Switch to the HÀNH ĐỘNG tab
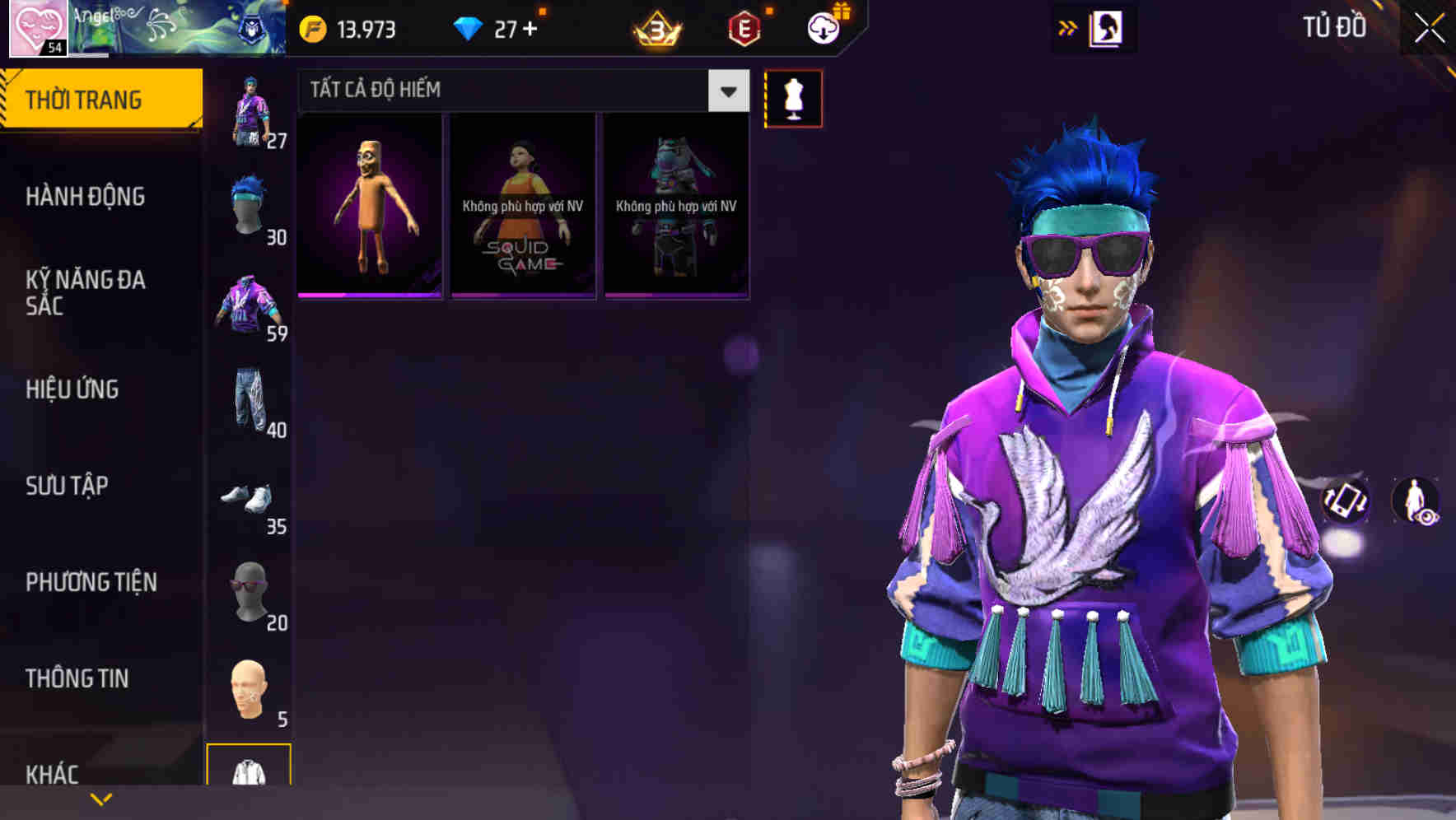Viewport: 1456px width, 820px height. click(x=86, y=198)
